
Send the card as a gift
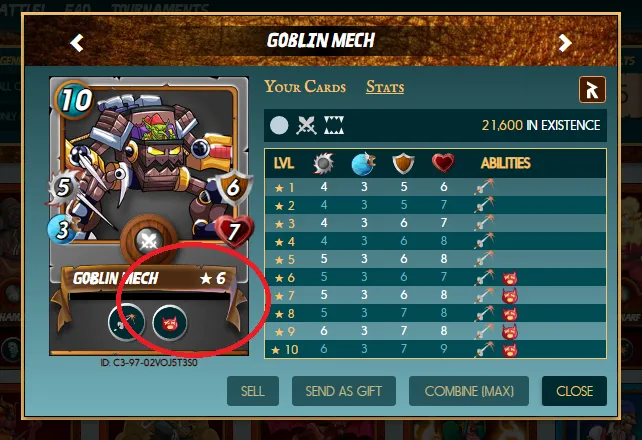tap(343, 391)
